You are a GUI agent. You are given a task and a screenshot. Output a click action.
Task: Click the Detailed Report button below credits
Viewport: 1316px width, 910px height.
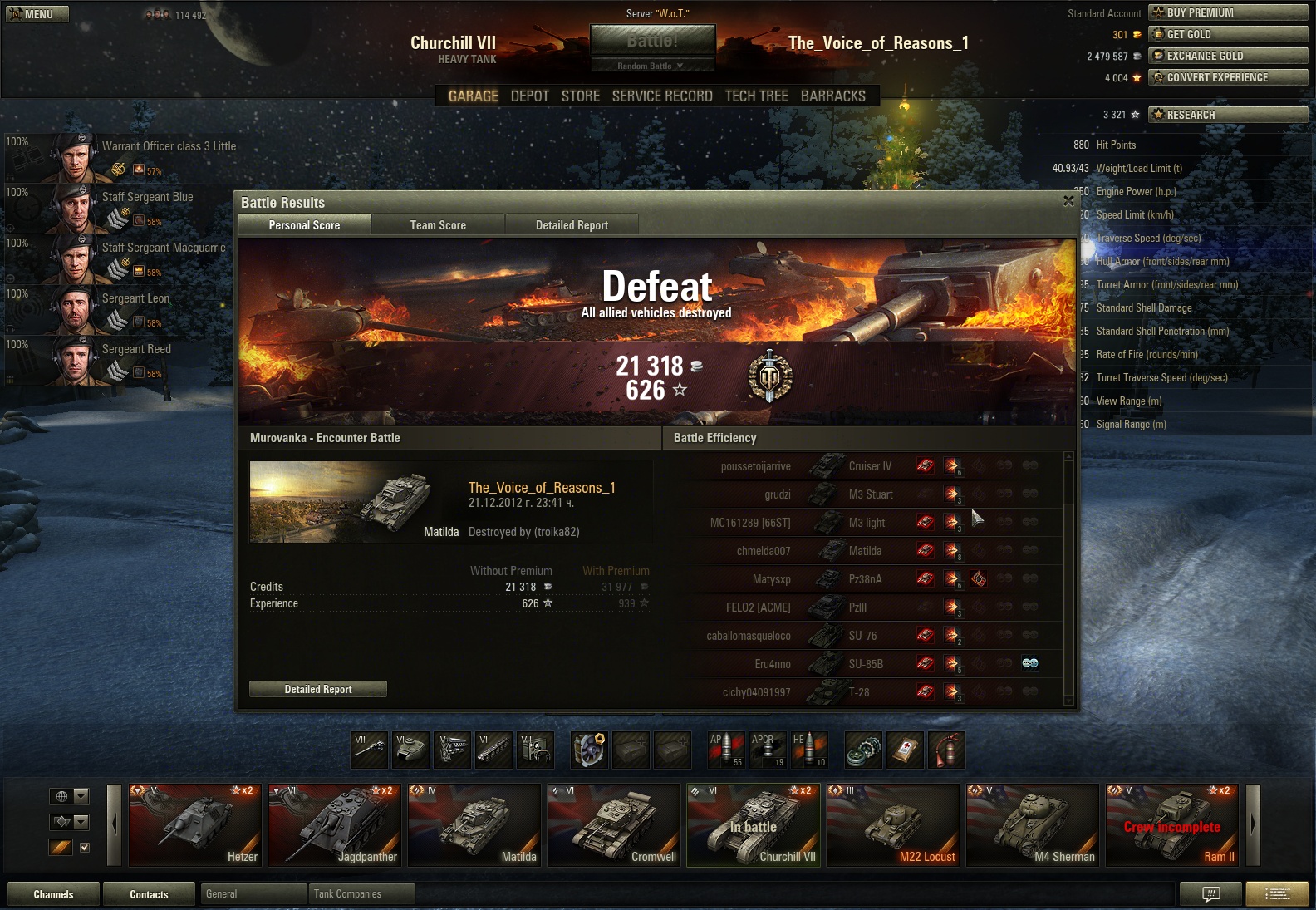318,689
